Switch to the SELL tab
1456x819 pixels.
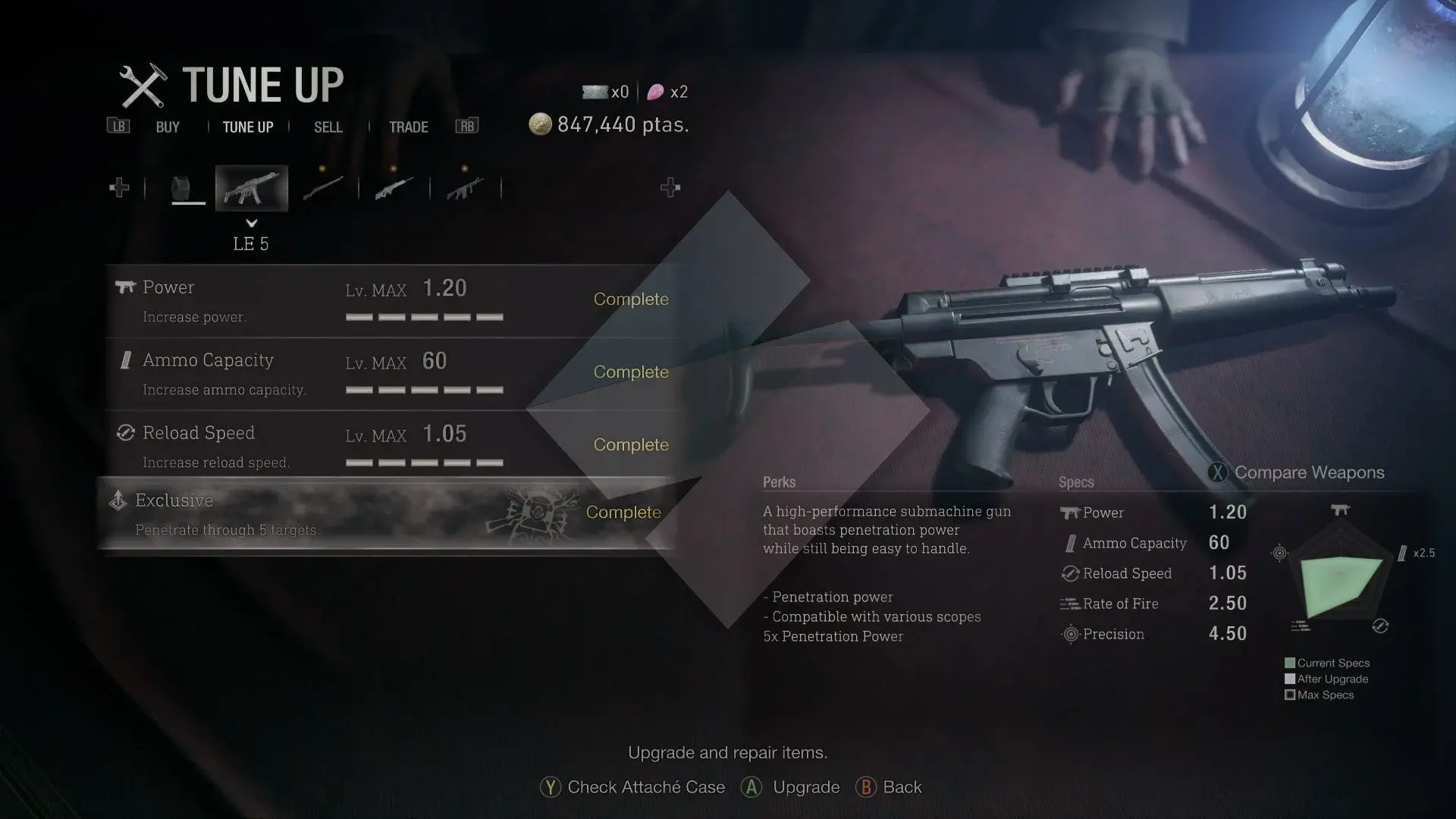pyautogui.click(x=328, y=127)
